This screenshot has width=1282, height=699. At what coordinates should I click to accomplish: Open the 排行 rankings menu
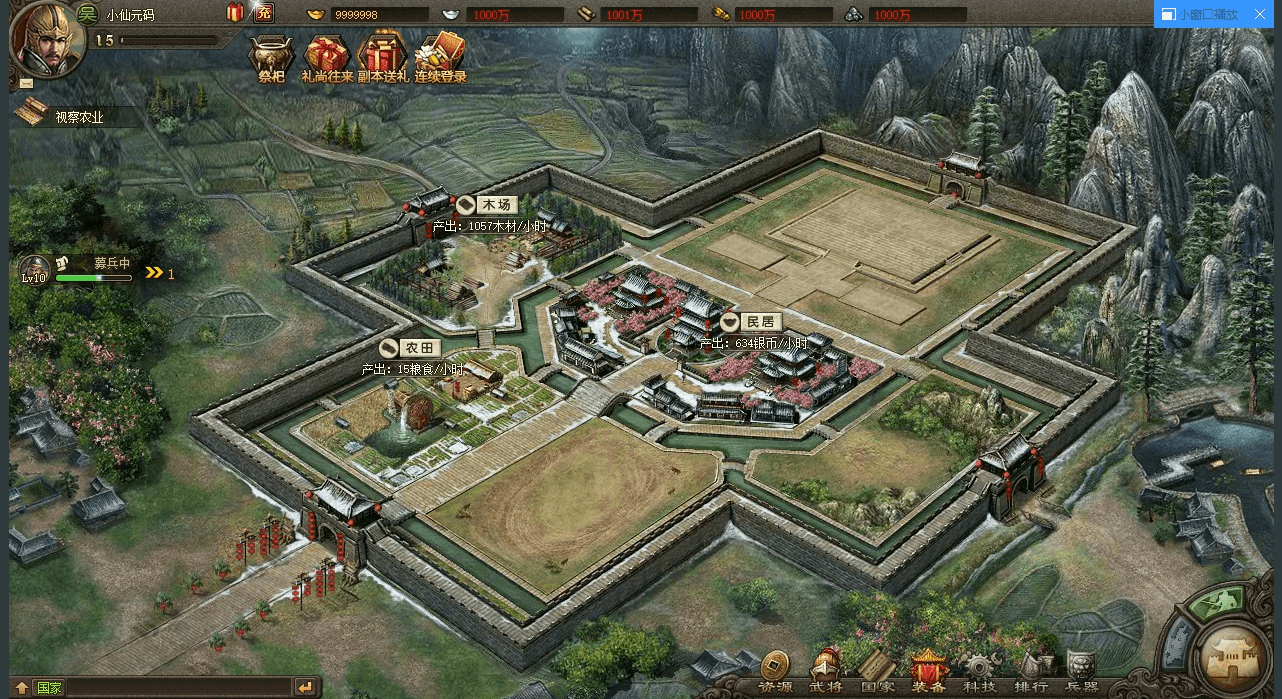coord(1030,670)
